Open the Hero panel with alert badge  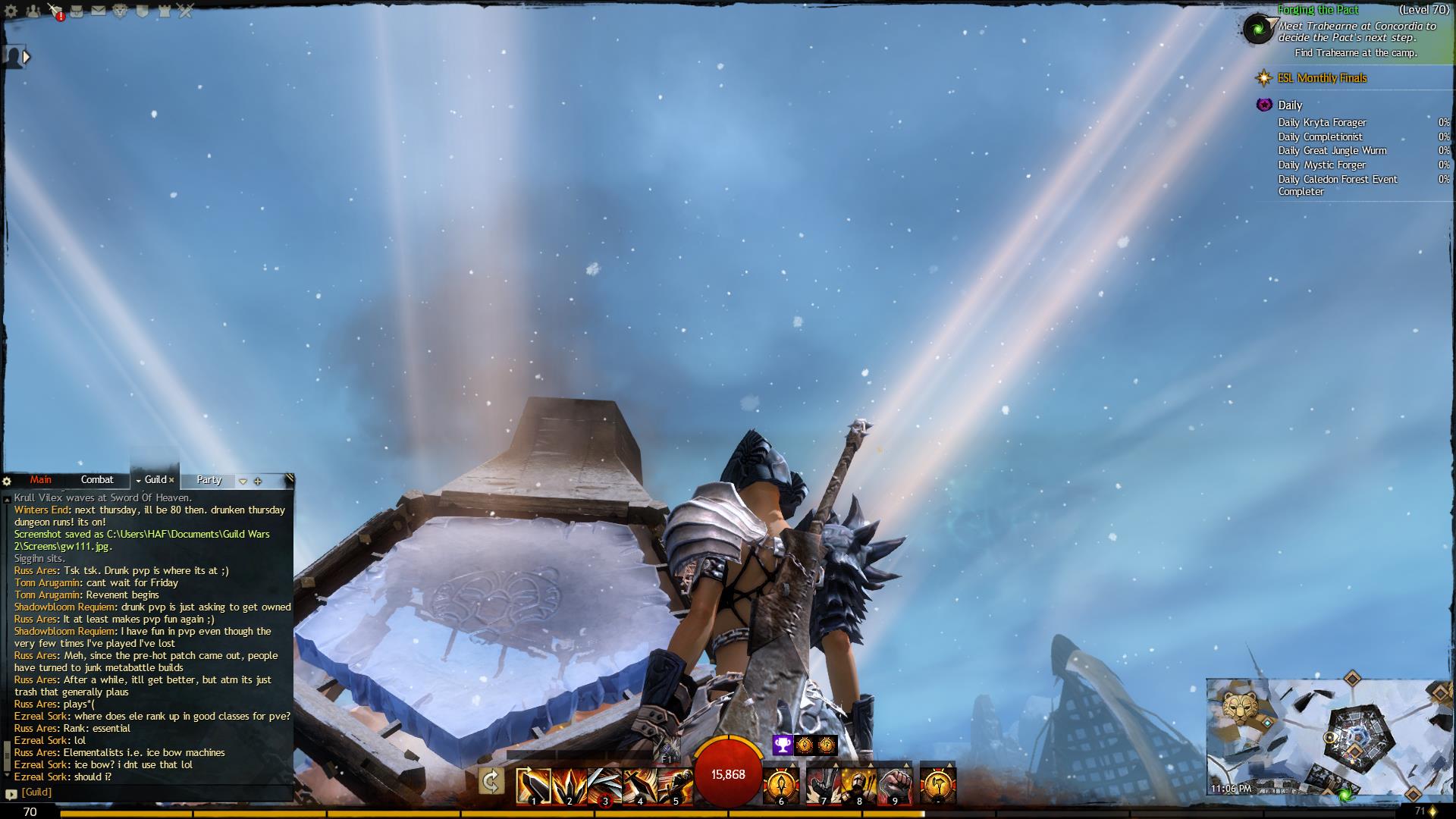click(55, 11)
